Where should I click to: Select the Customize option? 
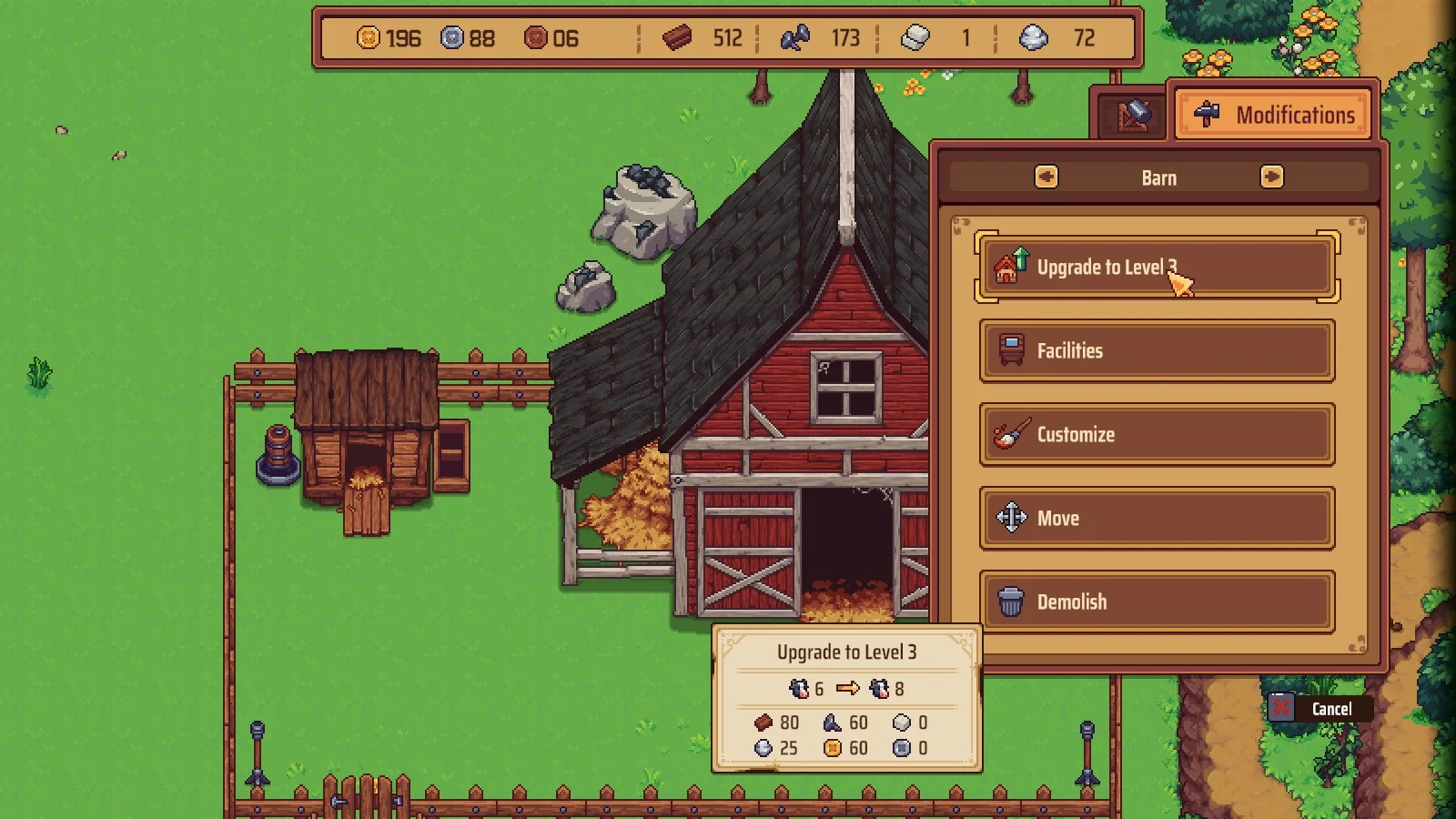(x=1156, y=435)
